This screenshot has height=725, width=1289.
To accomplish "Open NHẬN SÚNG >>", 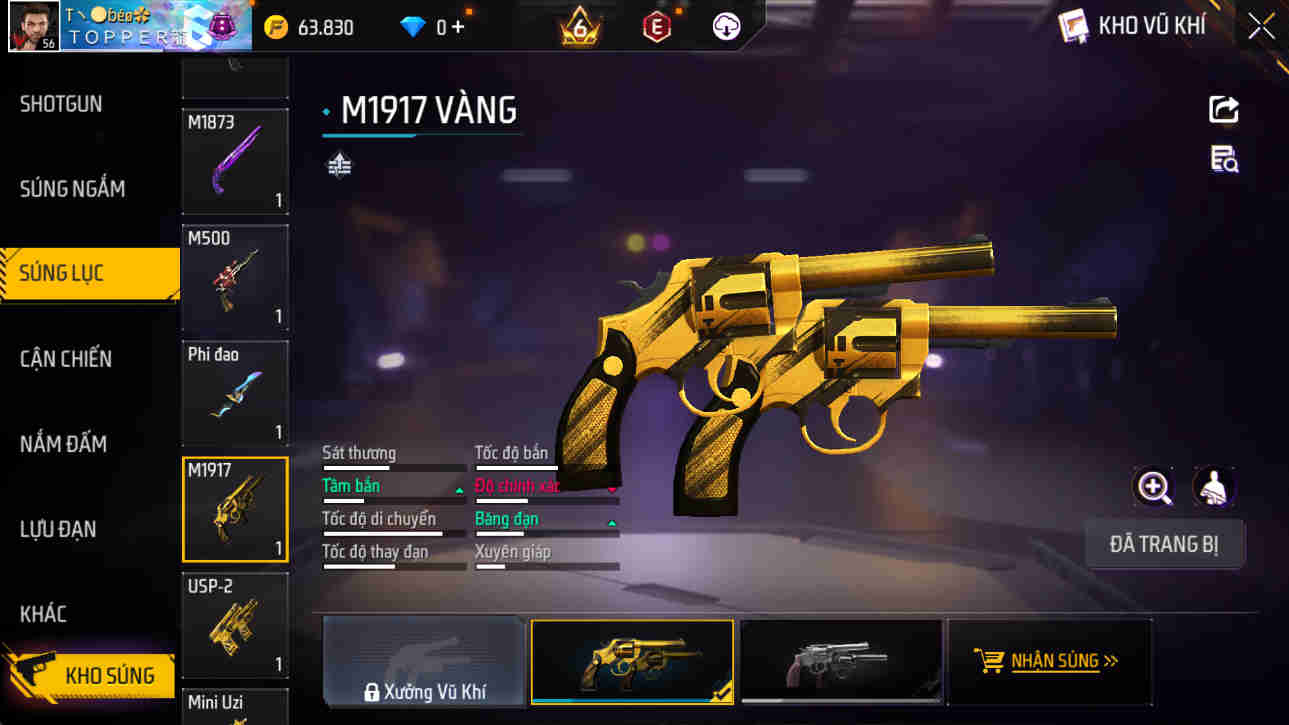I will (x=1059, y=660).
